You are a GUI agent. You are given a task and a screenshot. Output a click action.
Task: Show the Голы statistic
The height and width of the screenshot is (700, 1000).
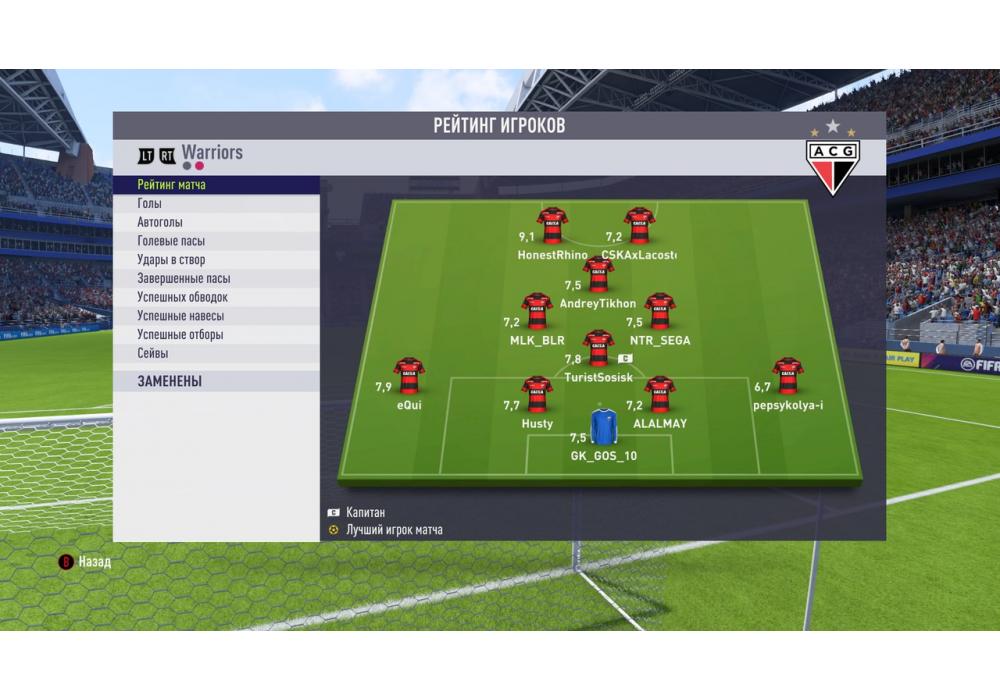tap(216, 204)
